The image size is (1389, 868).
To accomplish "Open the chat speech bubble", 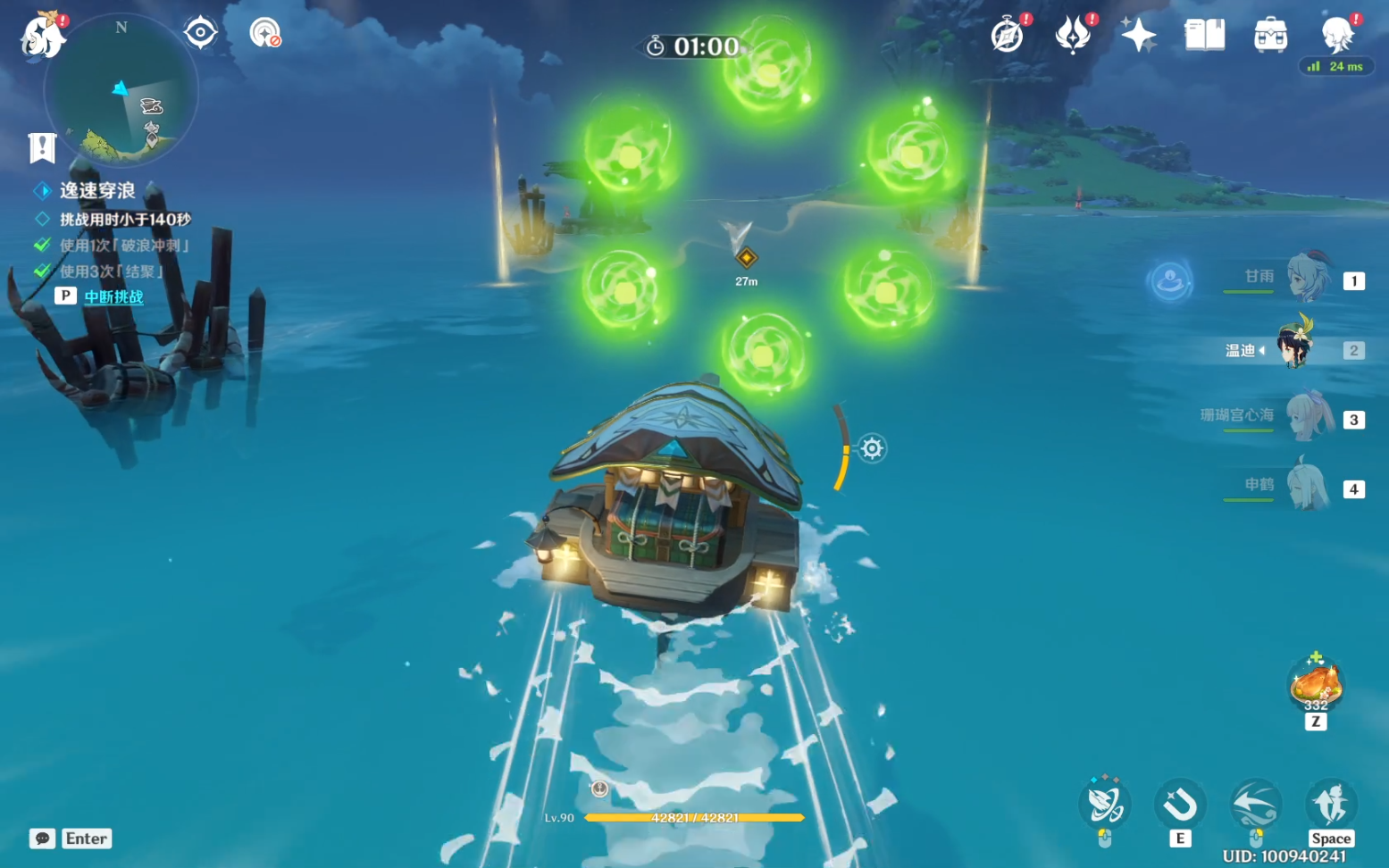I will click(42, 839).
